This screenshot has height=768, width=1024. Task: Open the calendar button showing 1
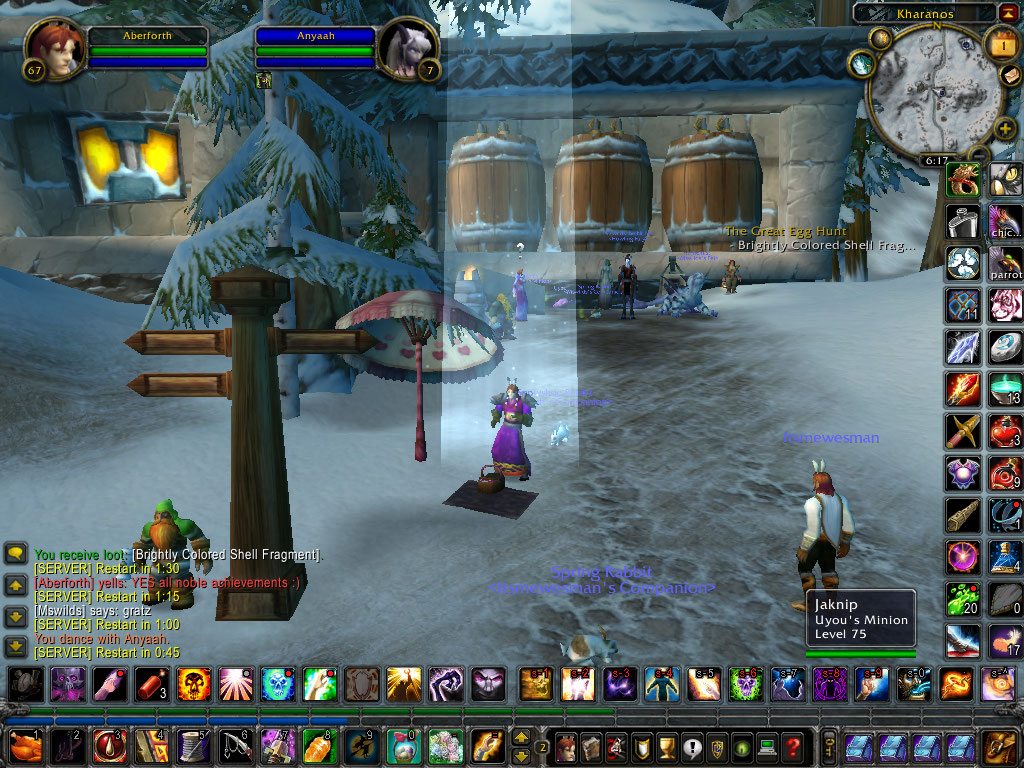[1001, 44]
